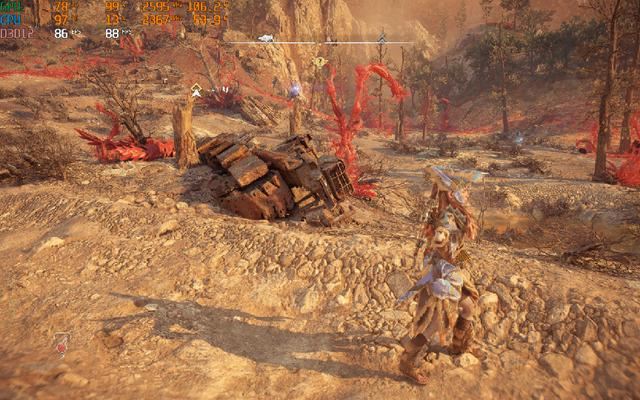Viewport: 640px width, 400px height.
Task: Use the red medicinal berry pouch icon
Action: coord(62,344)
